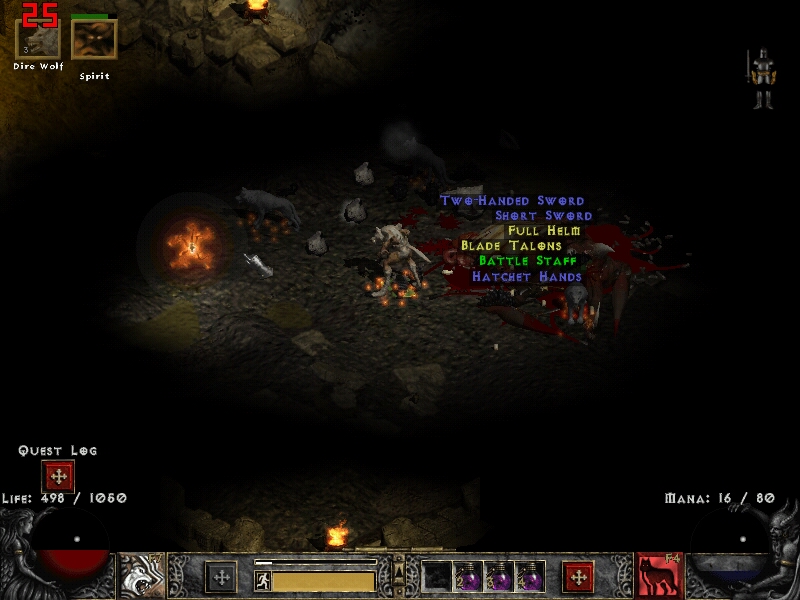Select the Spirit pet portrait

pos(94,39)
